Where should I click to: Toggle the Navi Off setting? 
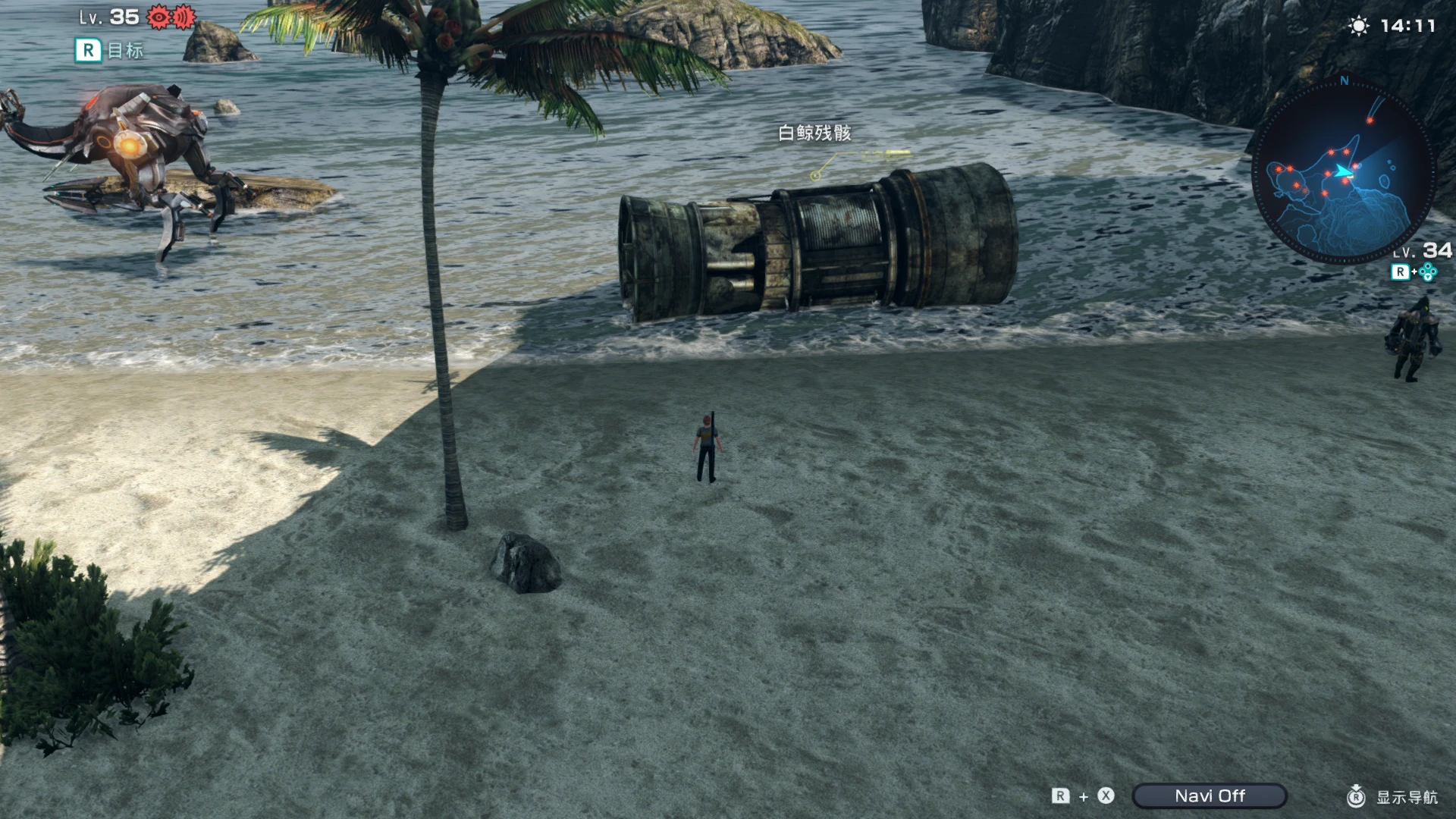[1210, 796]
